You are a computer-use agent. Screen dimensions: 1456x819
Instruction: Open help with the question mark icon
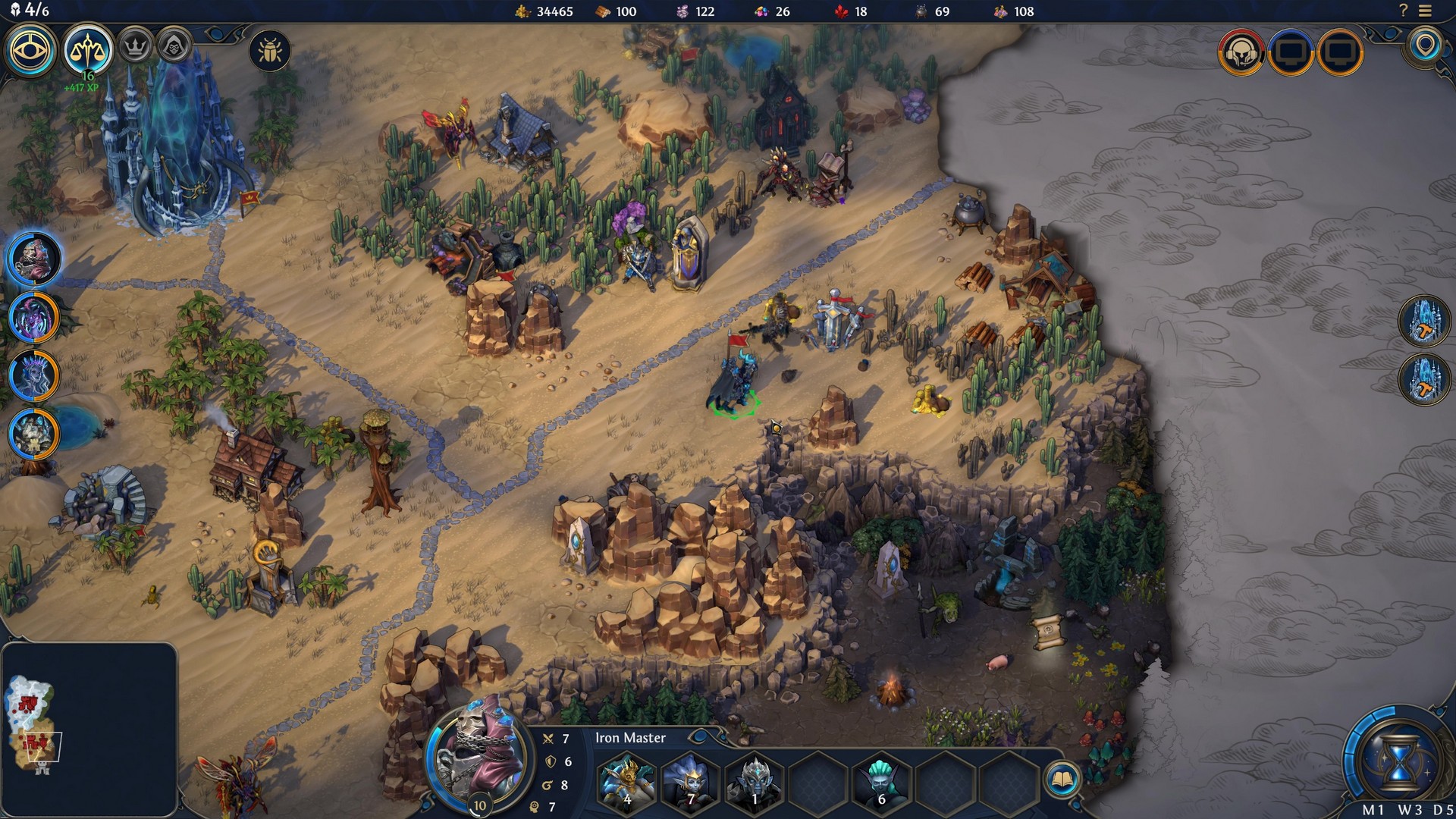1402,11
